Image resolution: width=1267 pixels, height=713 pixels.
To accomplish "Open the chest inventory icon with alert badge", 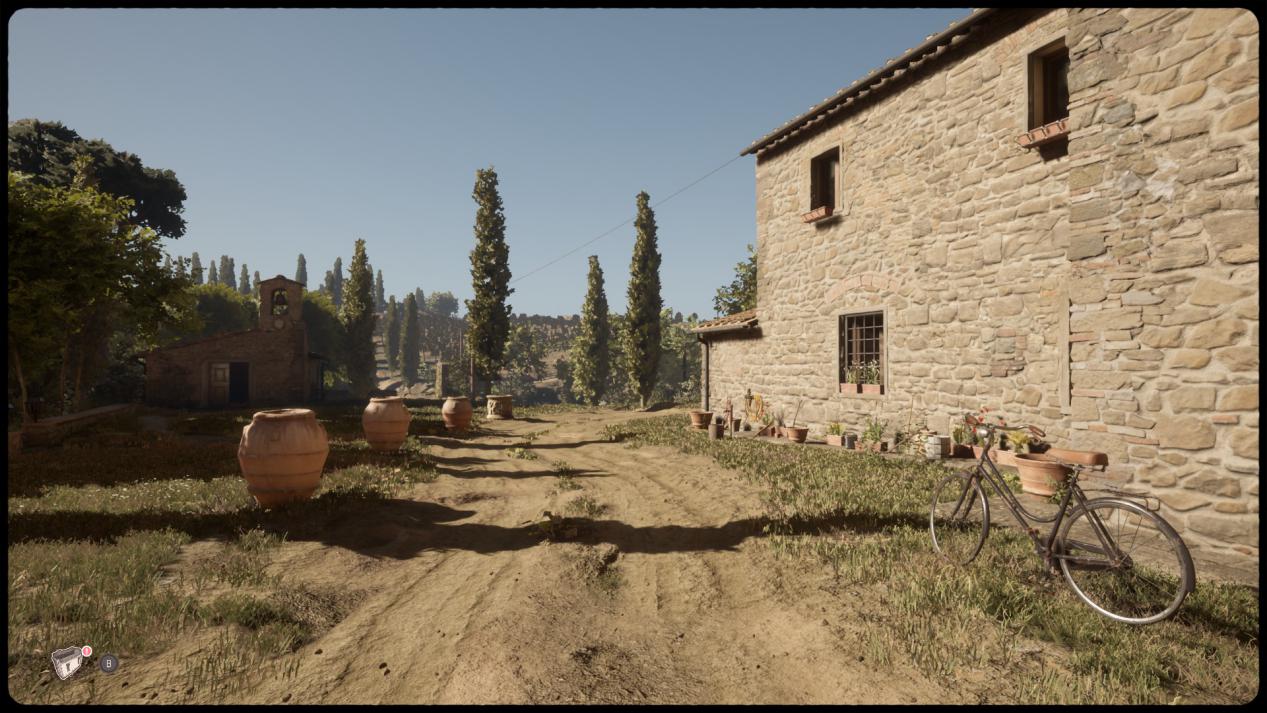I will coord(68,662).
